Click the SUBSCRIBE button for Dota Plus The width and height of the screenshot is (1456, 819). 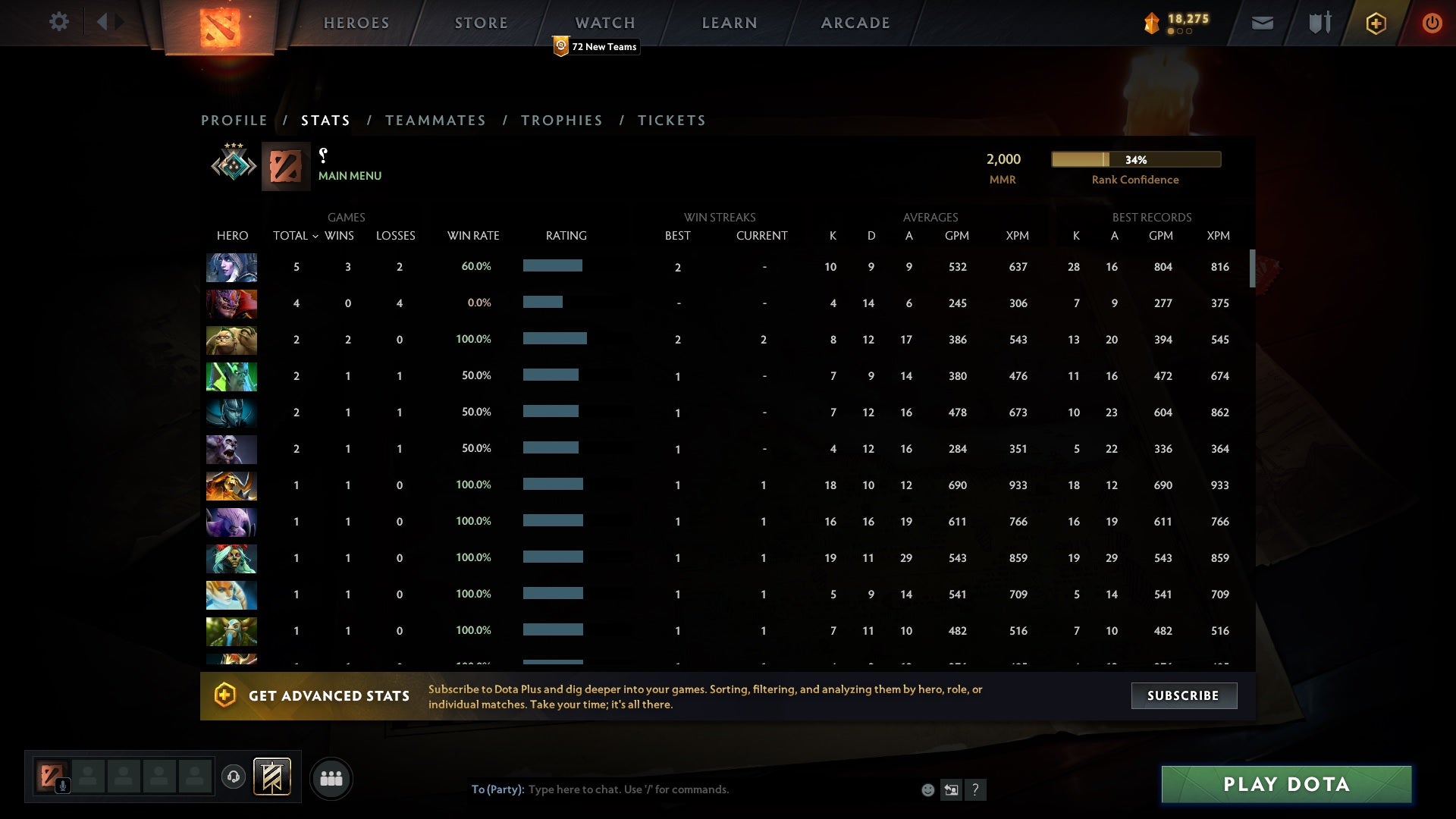[1183, 695]
